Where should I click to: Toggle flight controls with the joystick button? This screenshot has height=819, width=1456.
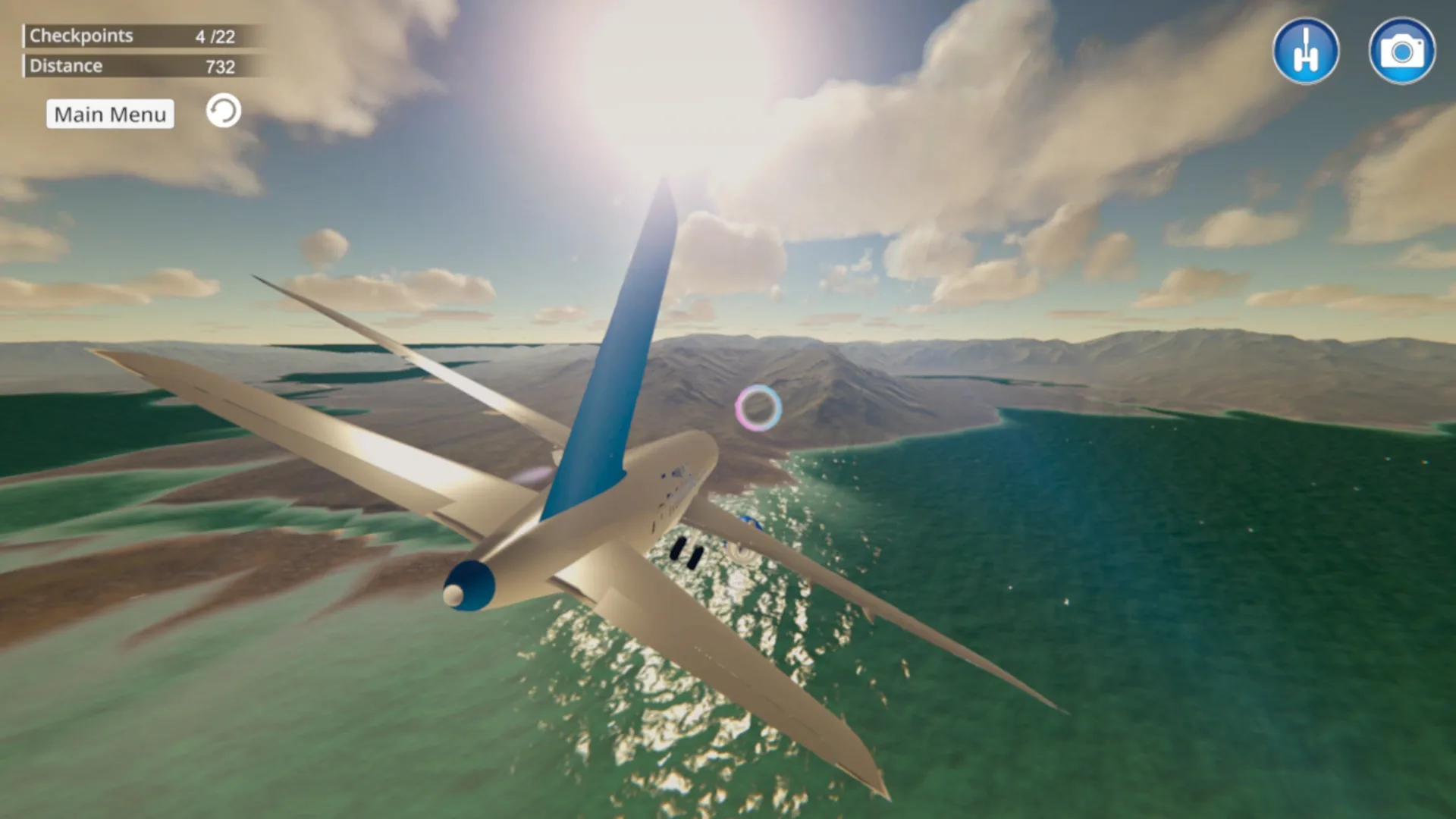[1306, 50]
